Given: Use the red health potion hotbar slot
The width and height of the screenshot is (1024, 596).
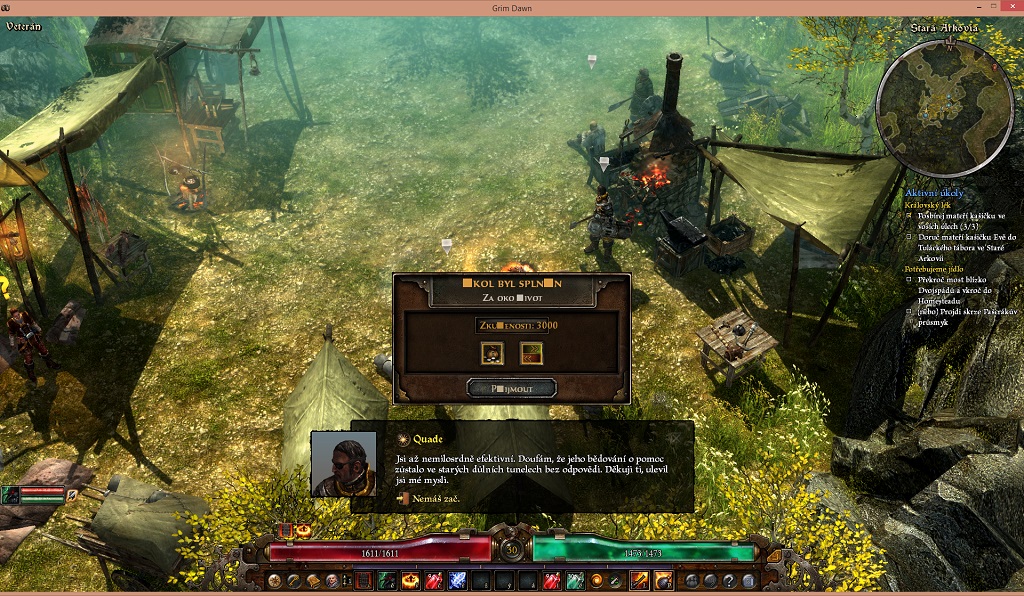Looking at the screenshot, I should coord(433,581).
